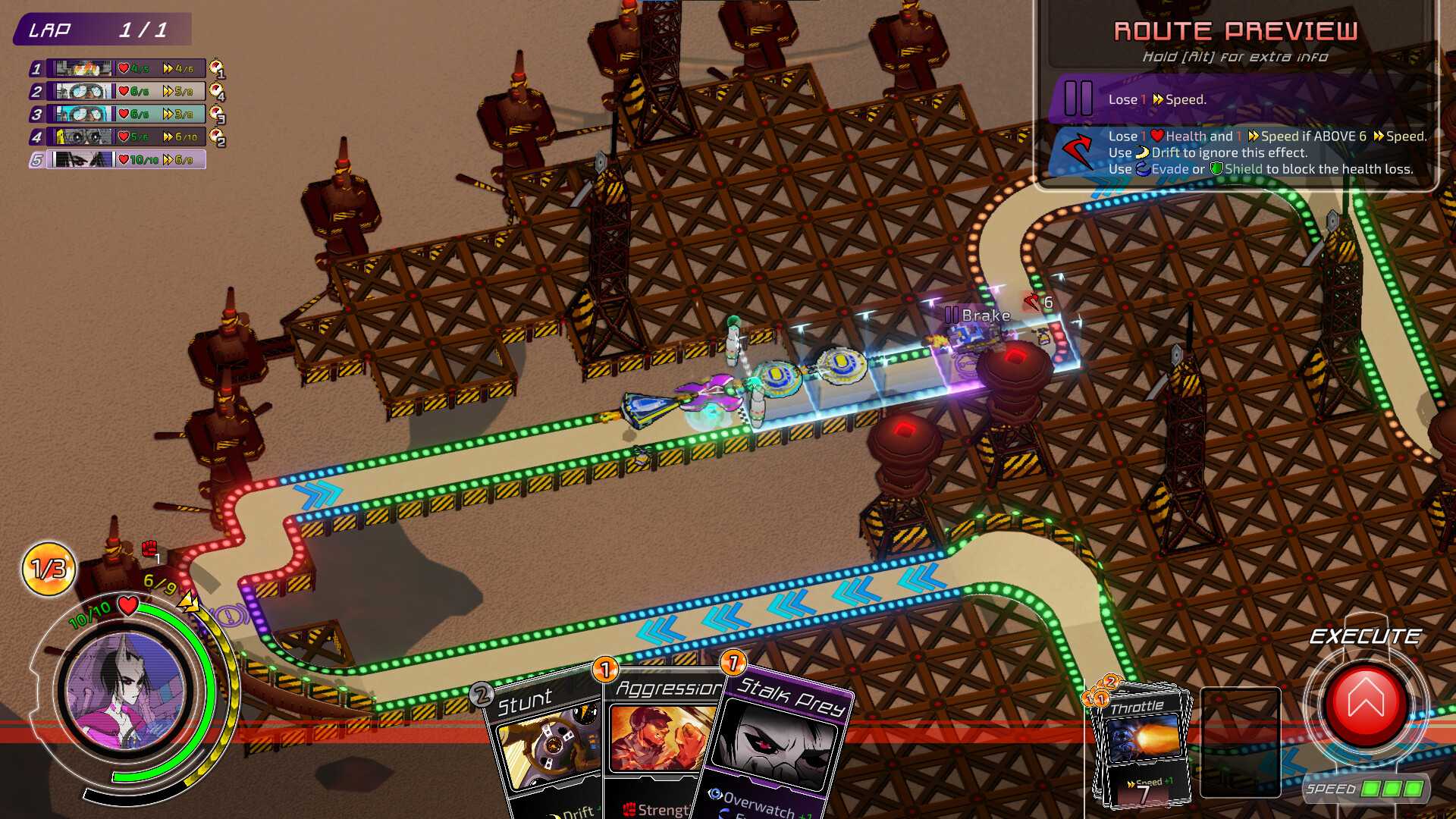The image size is (1456, 819).
Task: Expand extra info in Route Preview header
Action: click(1236, 55)
